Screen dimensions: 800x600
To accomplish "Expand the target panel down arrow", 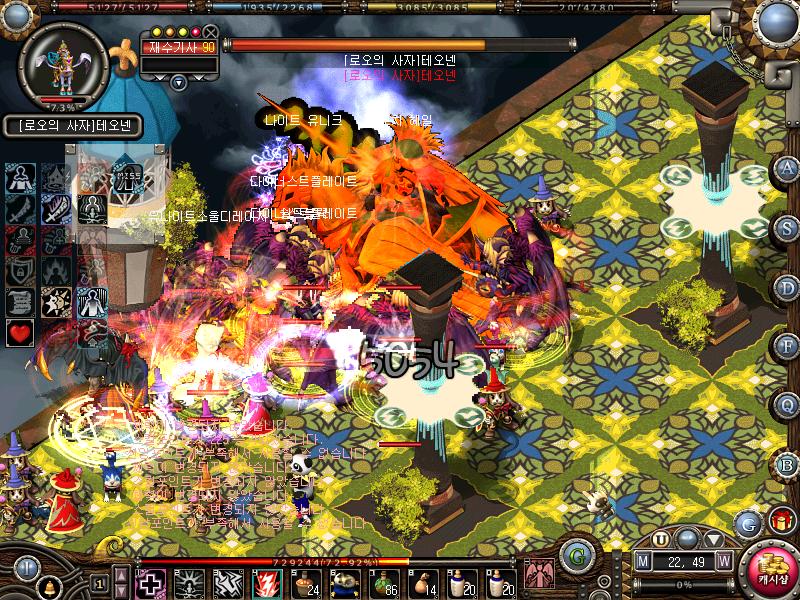I will [x=179, y=82].
